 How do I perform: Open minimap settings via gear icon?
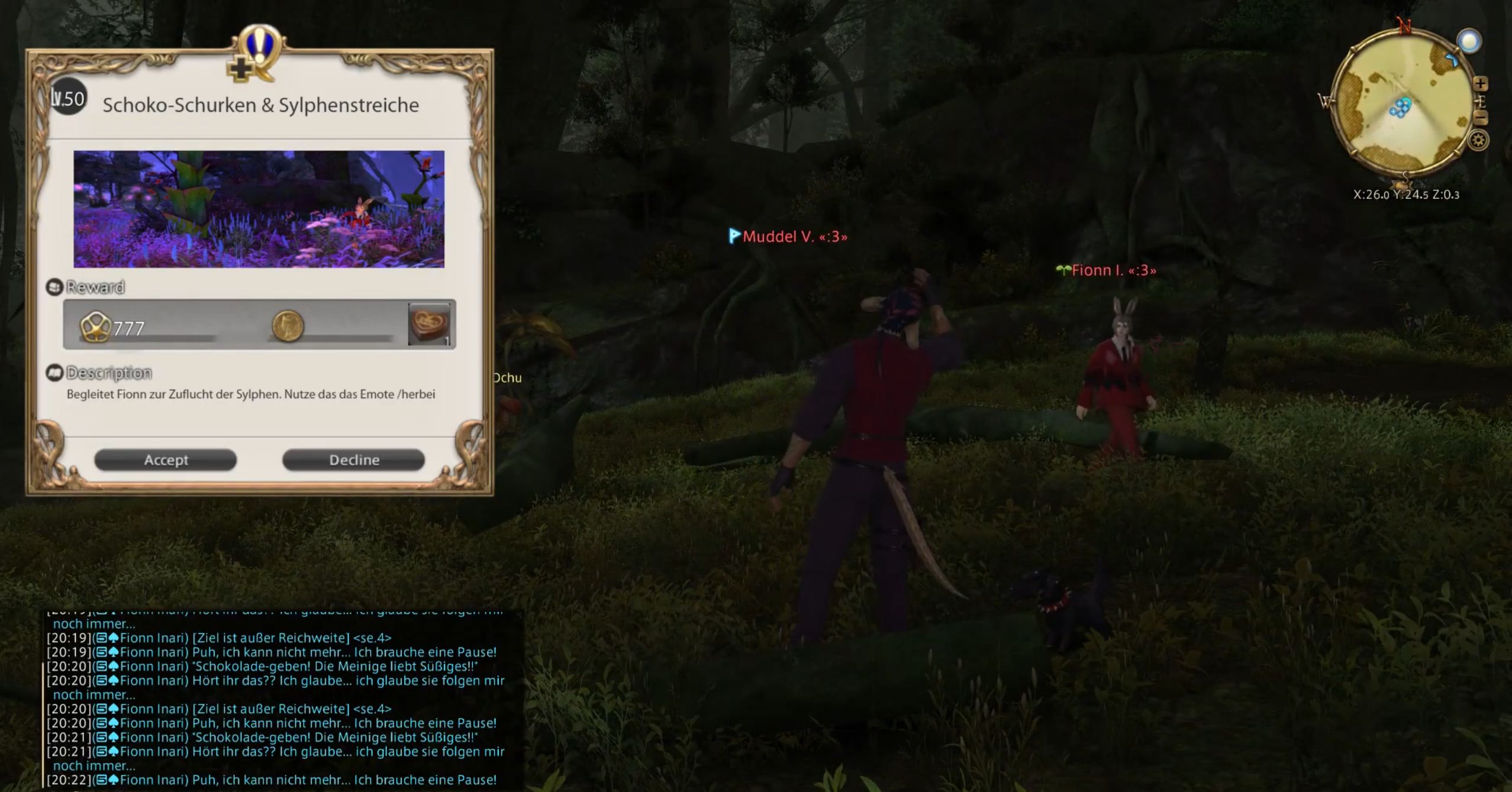[x=1478, y=140]
